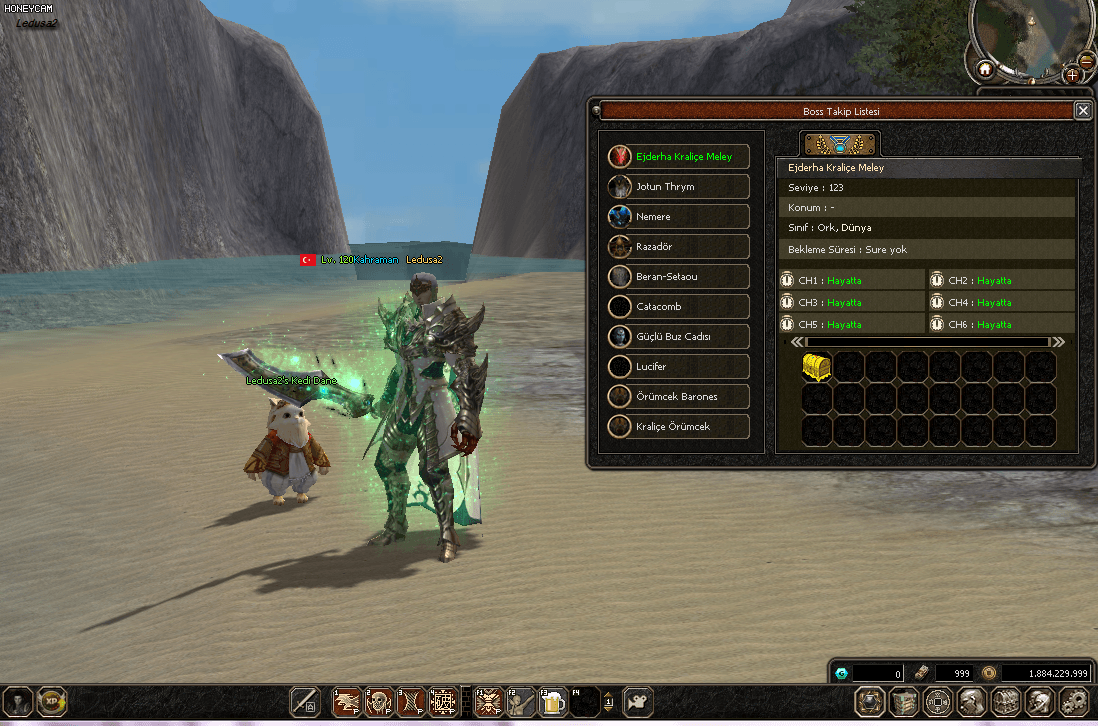Choose the Catacomb entry
Screen dimensions: 1098x726
tap(679, 307)
